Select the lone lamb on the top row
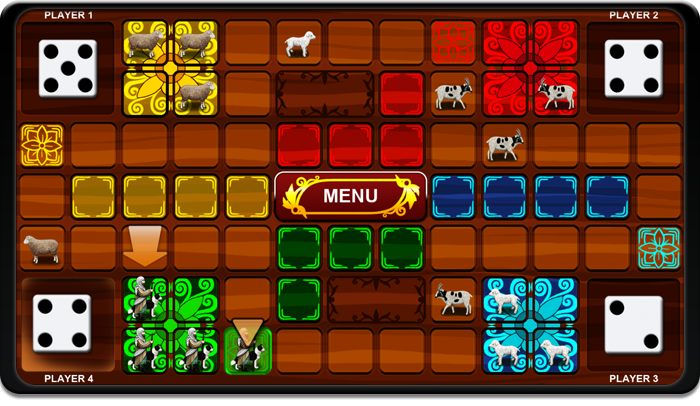The height and width of the screenshot is (406, 700). (x=299, y=43)
